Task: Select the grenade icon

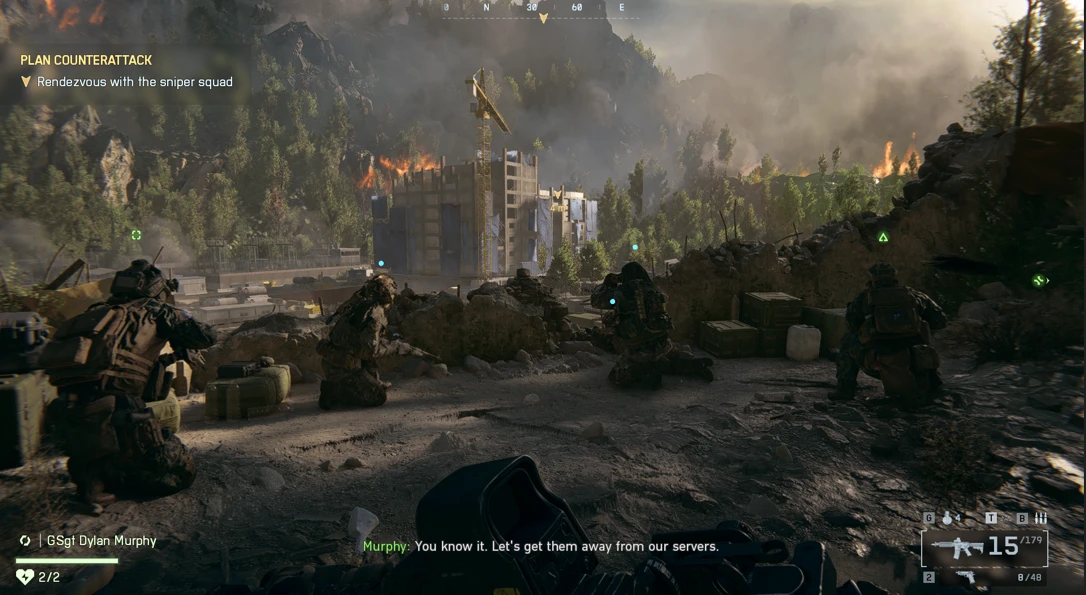Action: click(x=947, y=518)
